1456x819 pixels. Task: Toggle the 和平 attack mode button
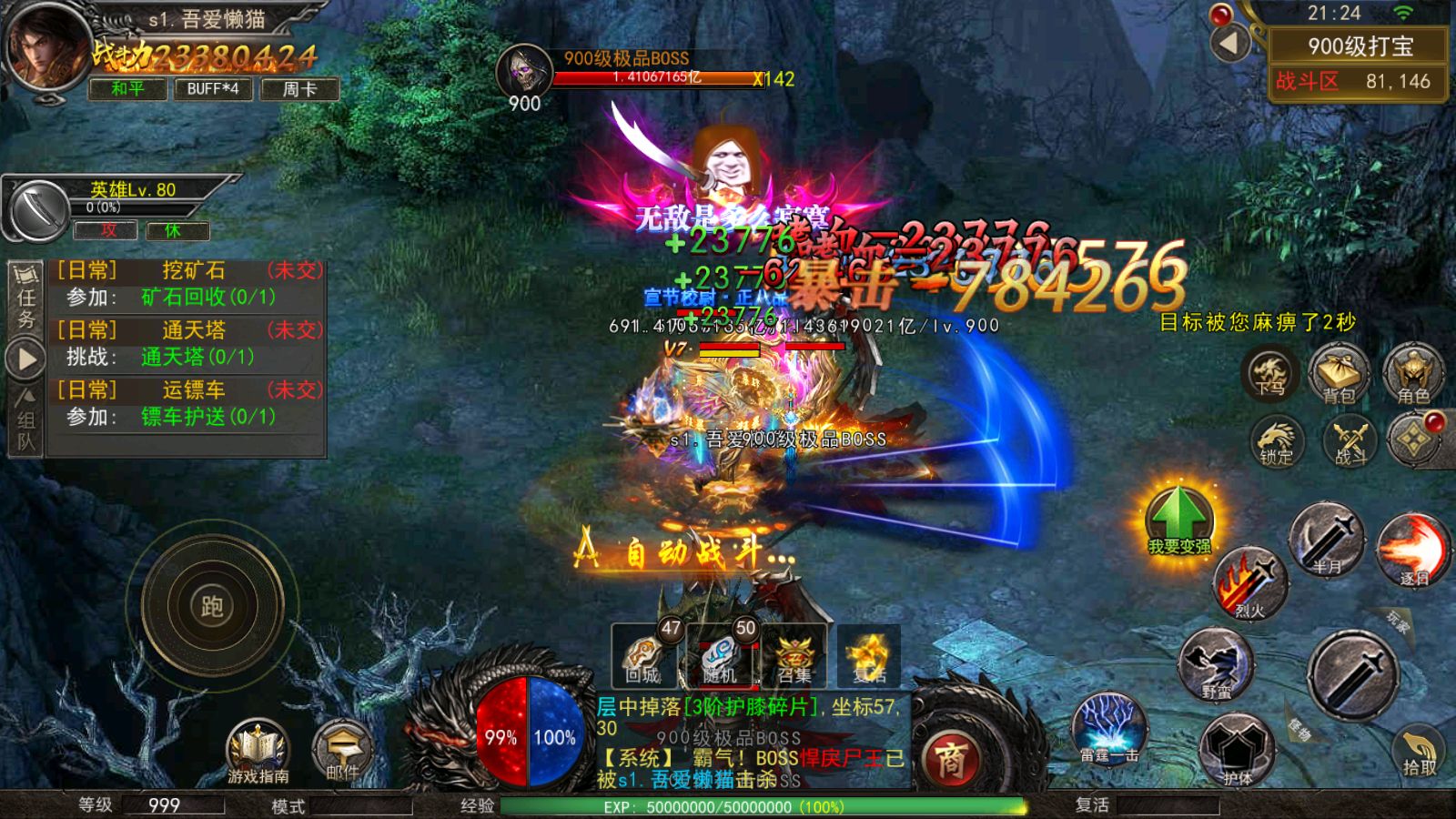(127, 88)
